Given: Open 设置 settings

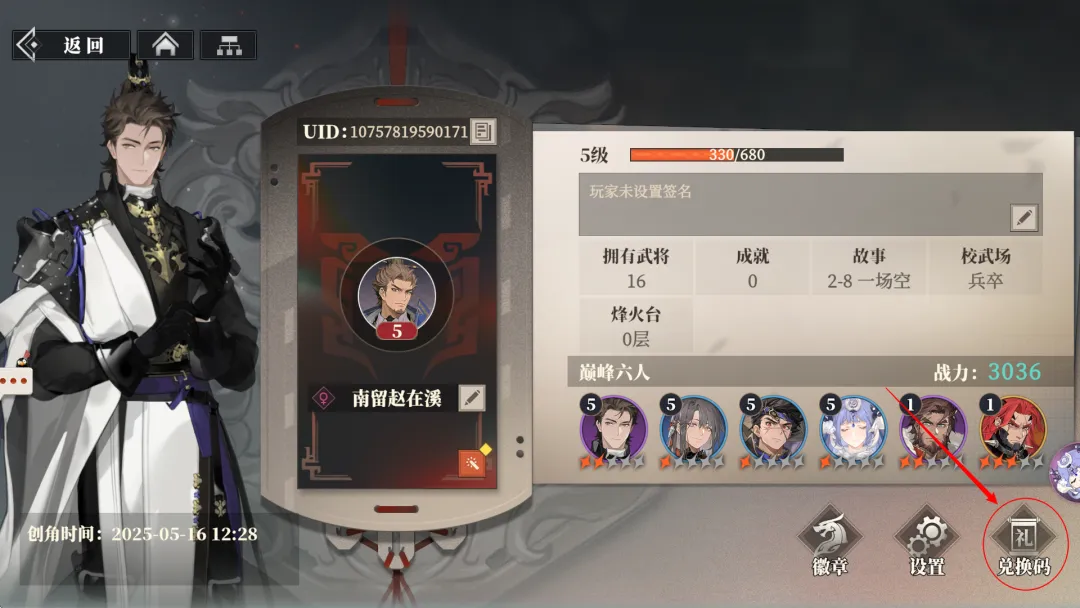Looking at the screenshot, I should (927, 544).
